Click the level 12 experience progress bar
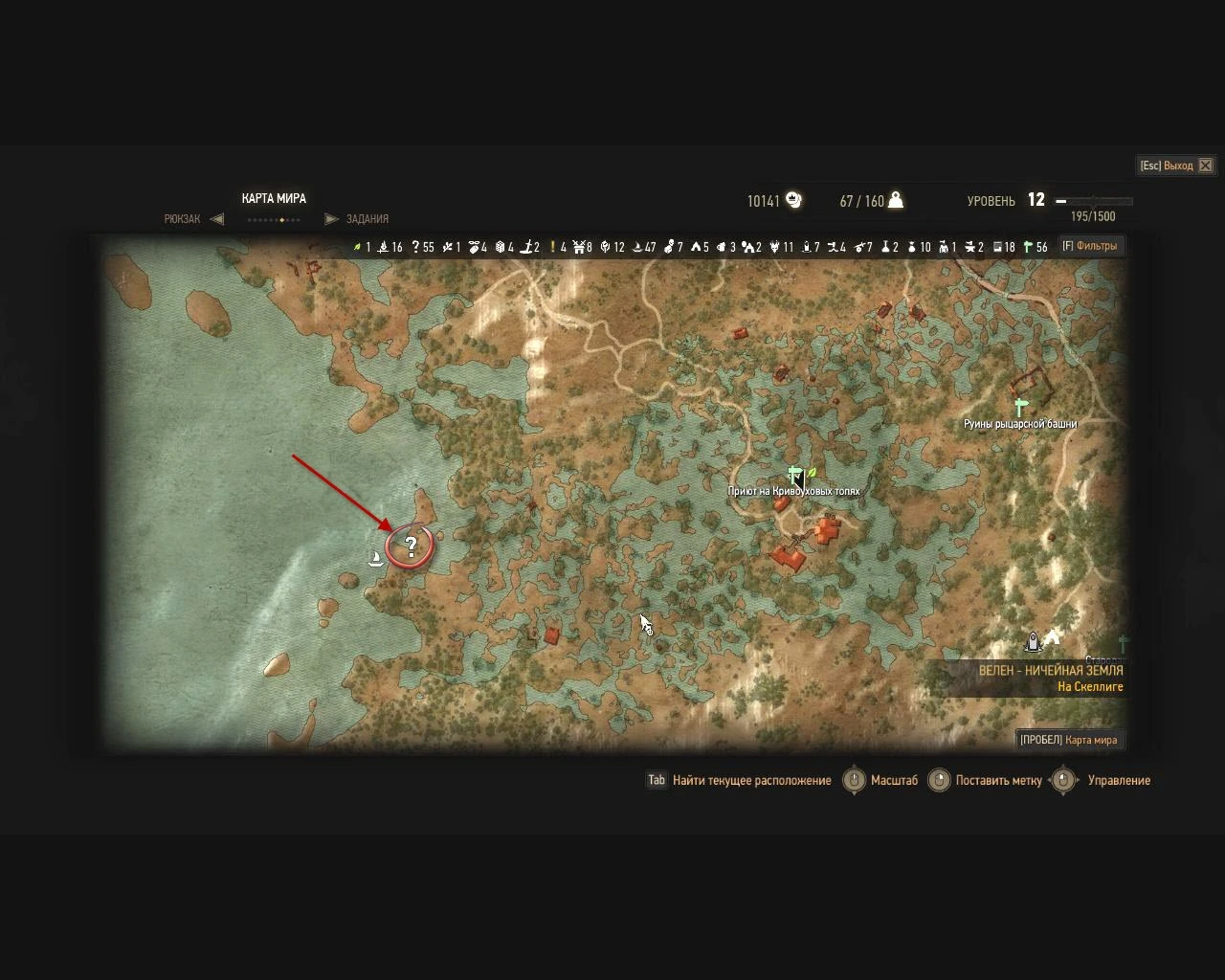The width and height of the screenshot is (1225, 980). coord(1091,201)
